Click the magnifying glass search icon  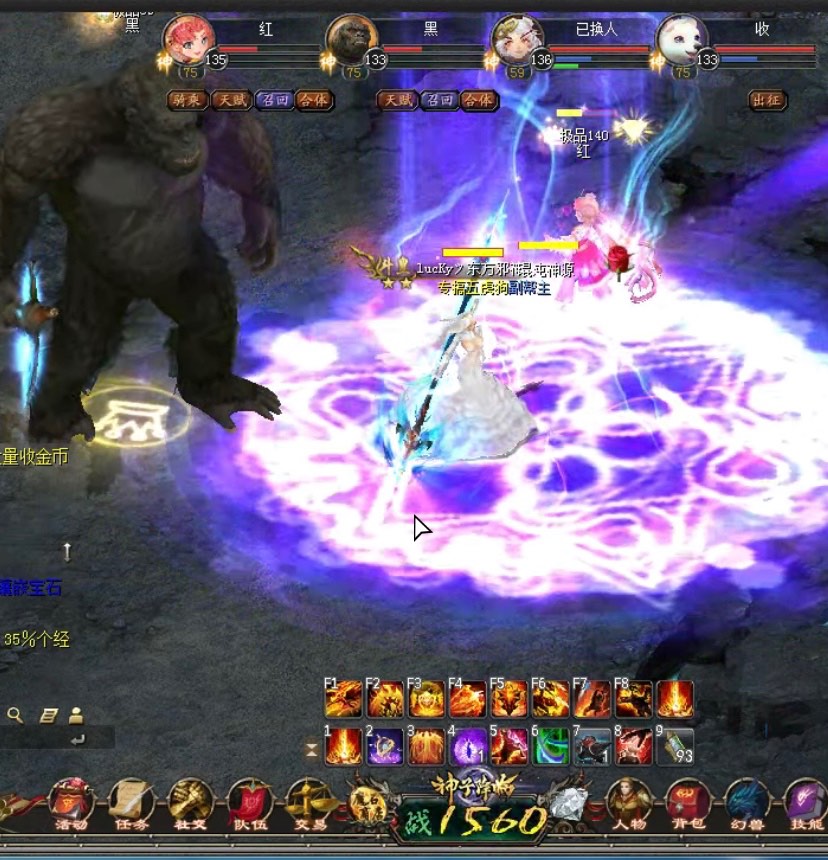click(x=15, y=715)
